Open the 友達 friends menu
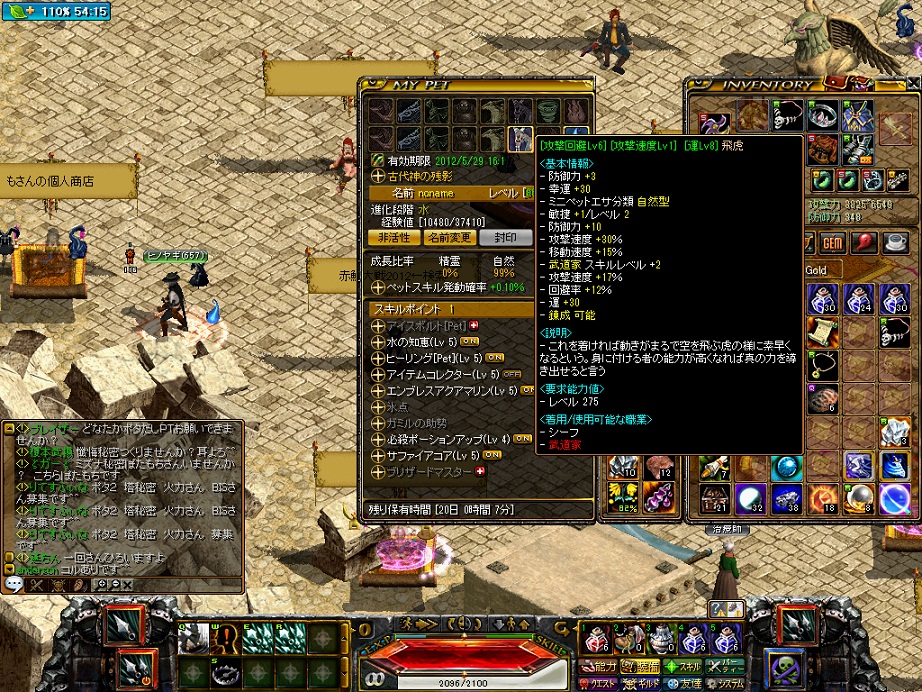 [x=685, y=682]
